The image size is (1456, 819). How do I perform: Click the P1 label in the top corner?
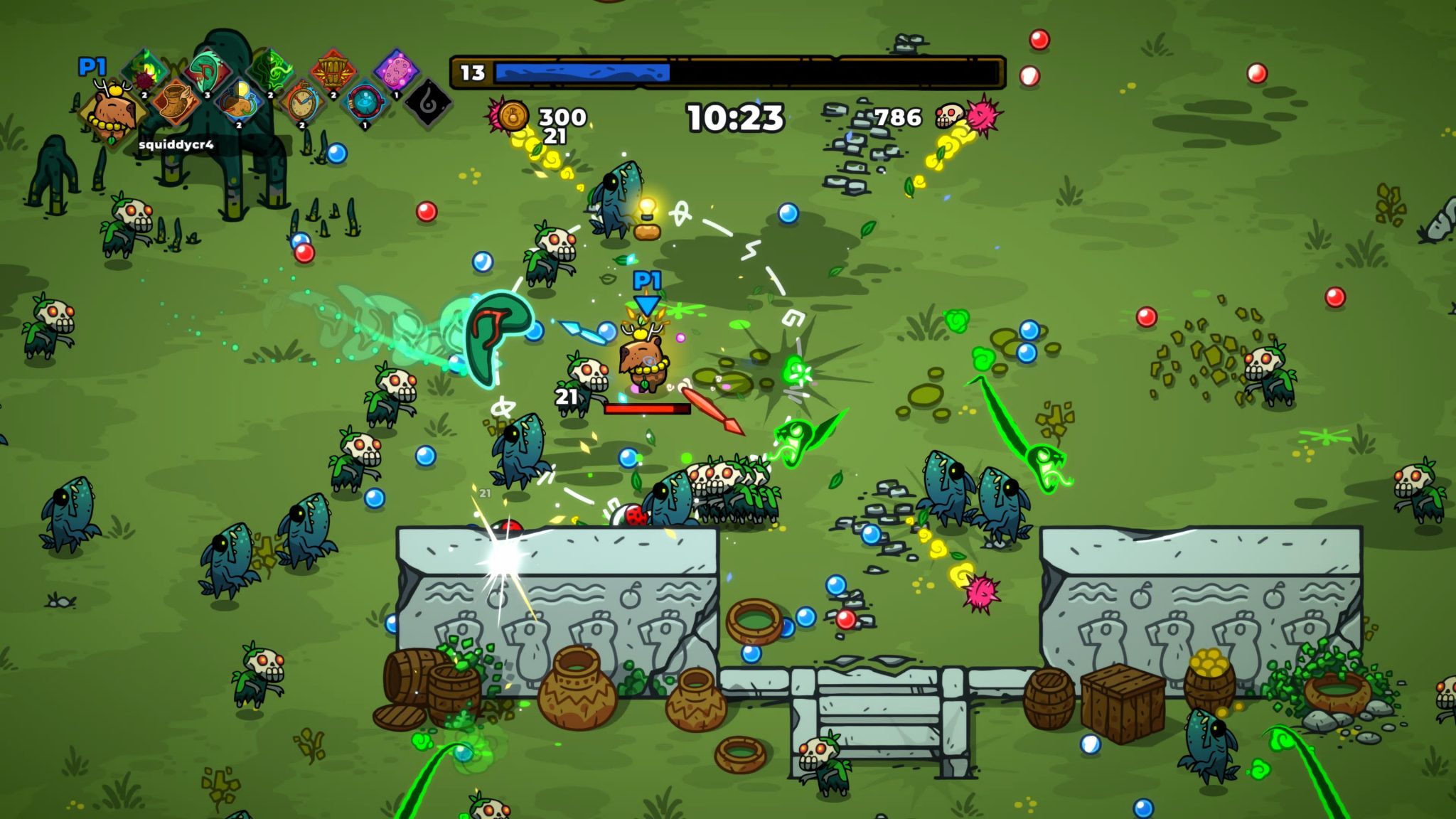93,65
